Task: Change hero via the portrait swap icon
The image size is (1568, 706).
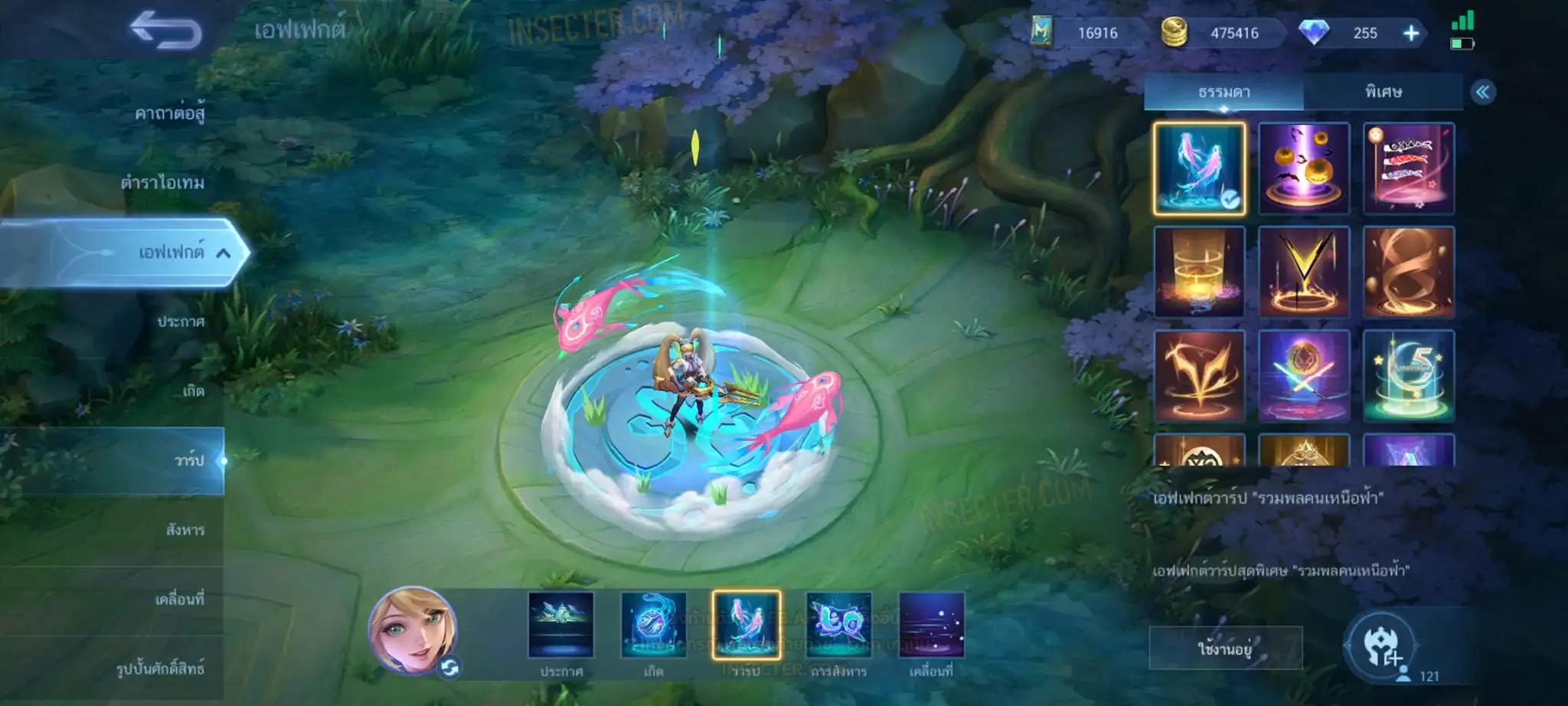Action: click(x=449, y=668)
